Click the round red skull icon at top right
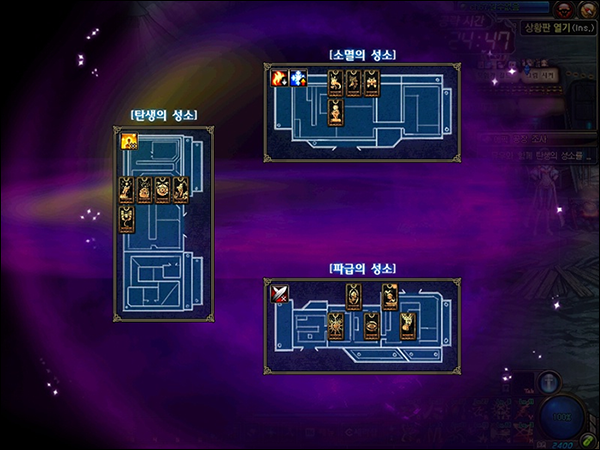This screenshot has width=600, height=450. 562,9
